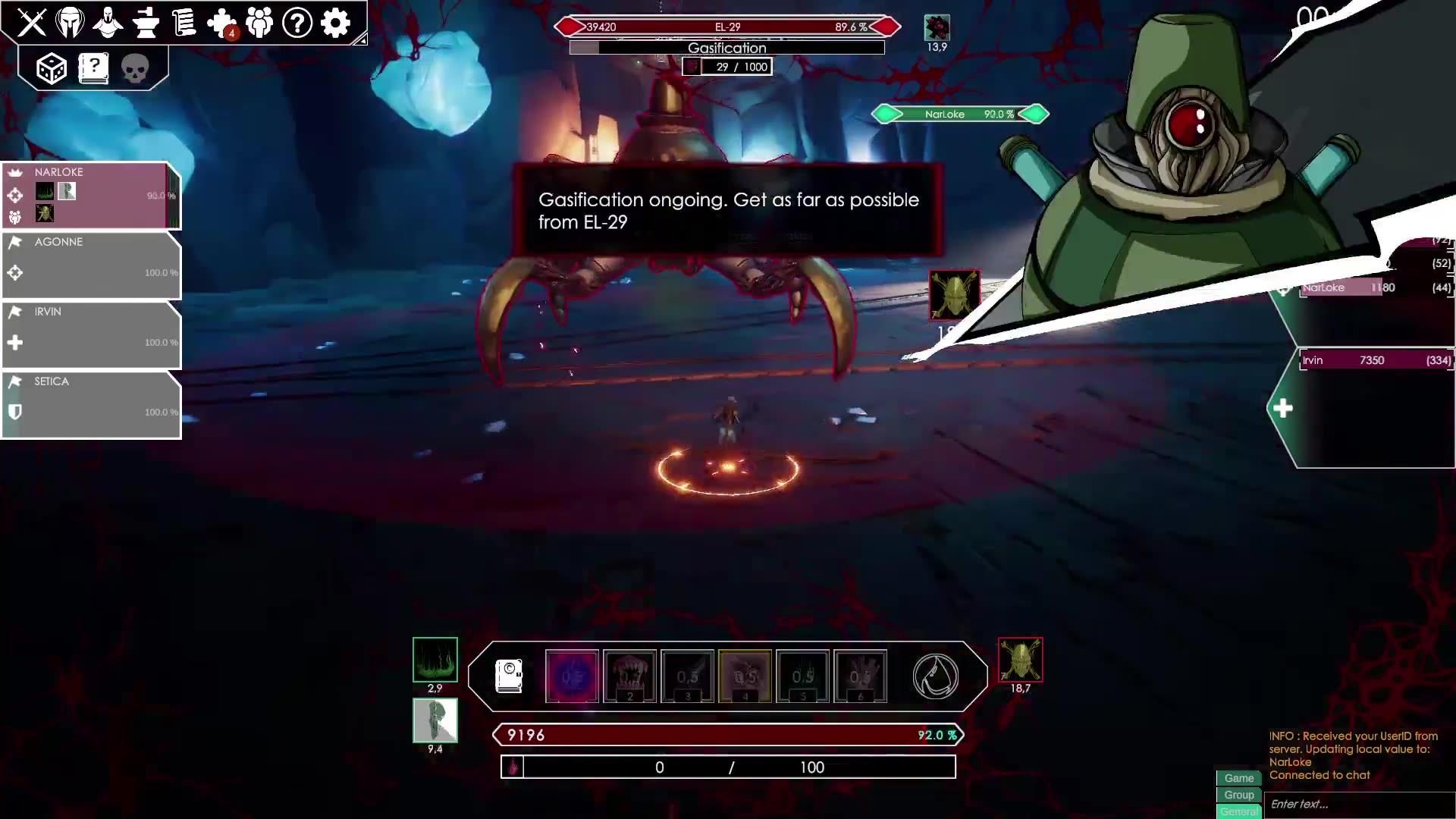Open the social group icon

(x=259, y=23)
